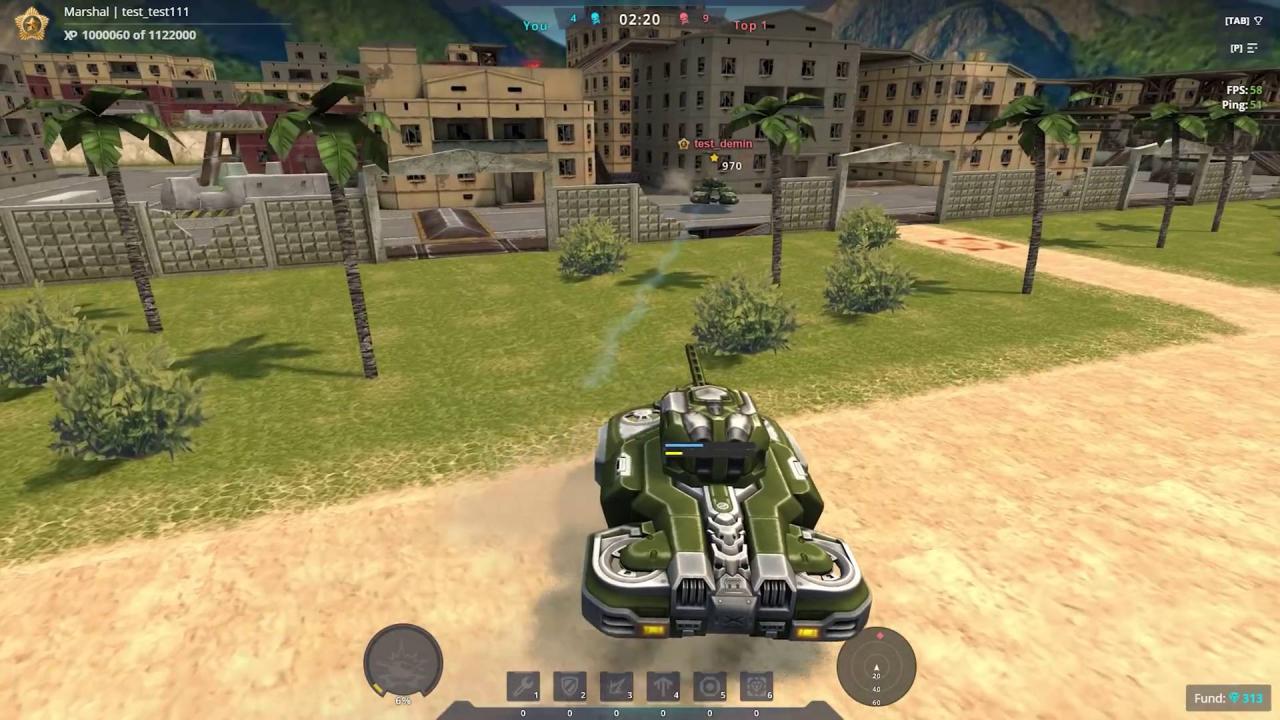Click the You score label

tap(535, 25)
